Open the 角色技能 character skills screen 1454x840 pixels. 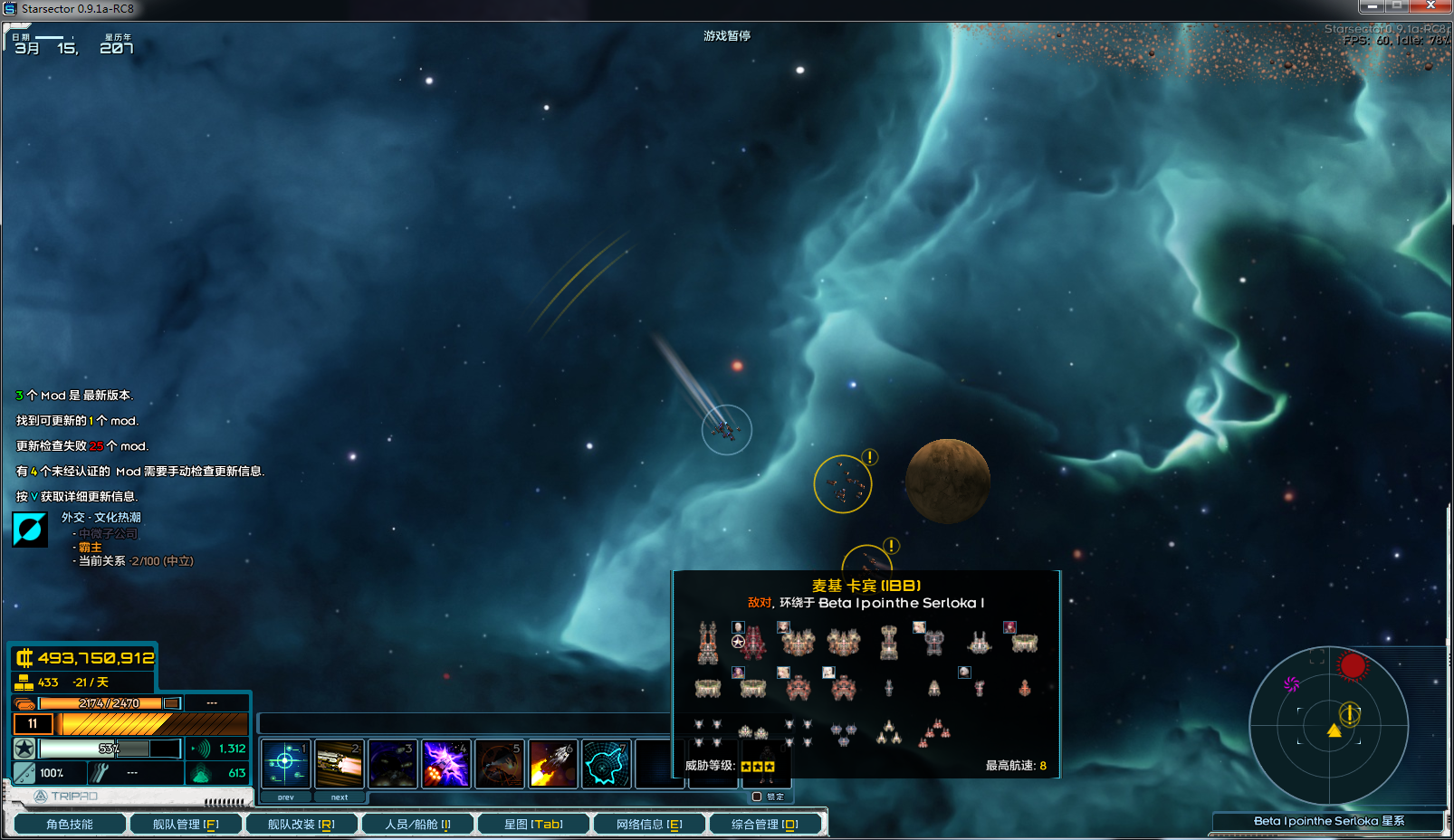[69, 824]
